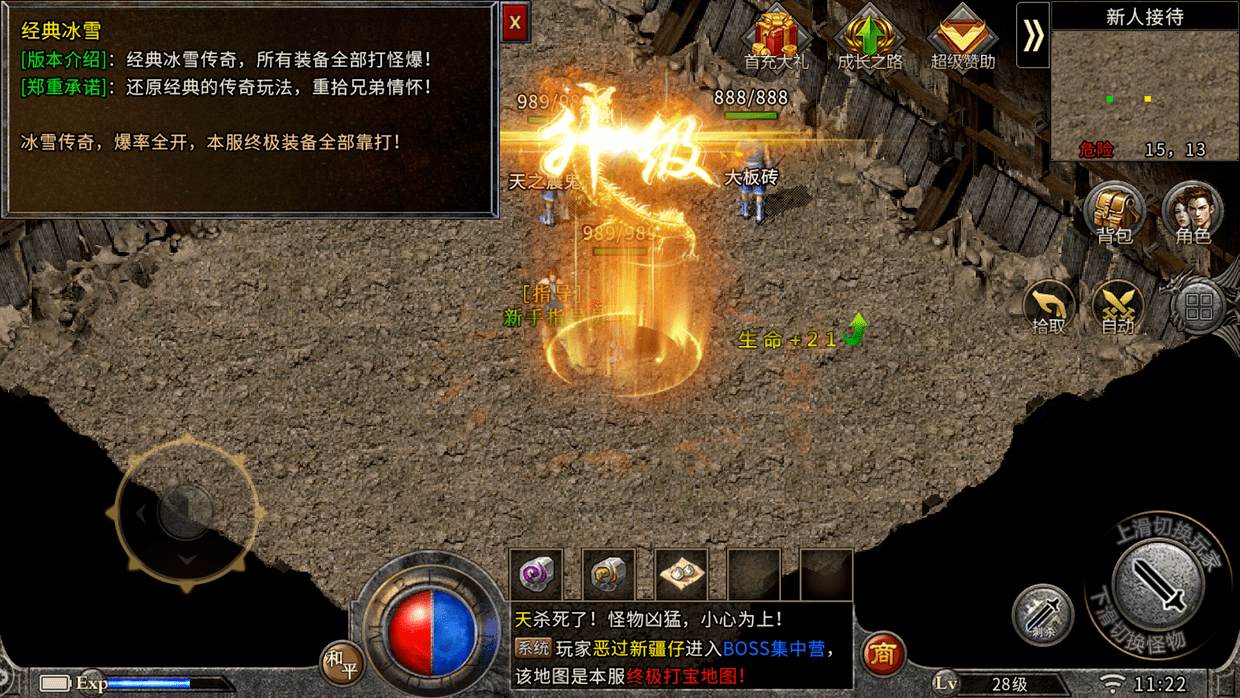
Task: Open the 成长之路 growth path
Action: (x=869, y=40)
